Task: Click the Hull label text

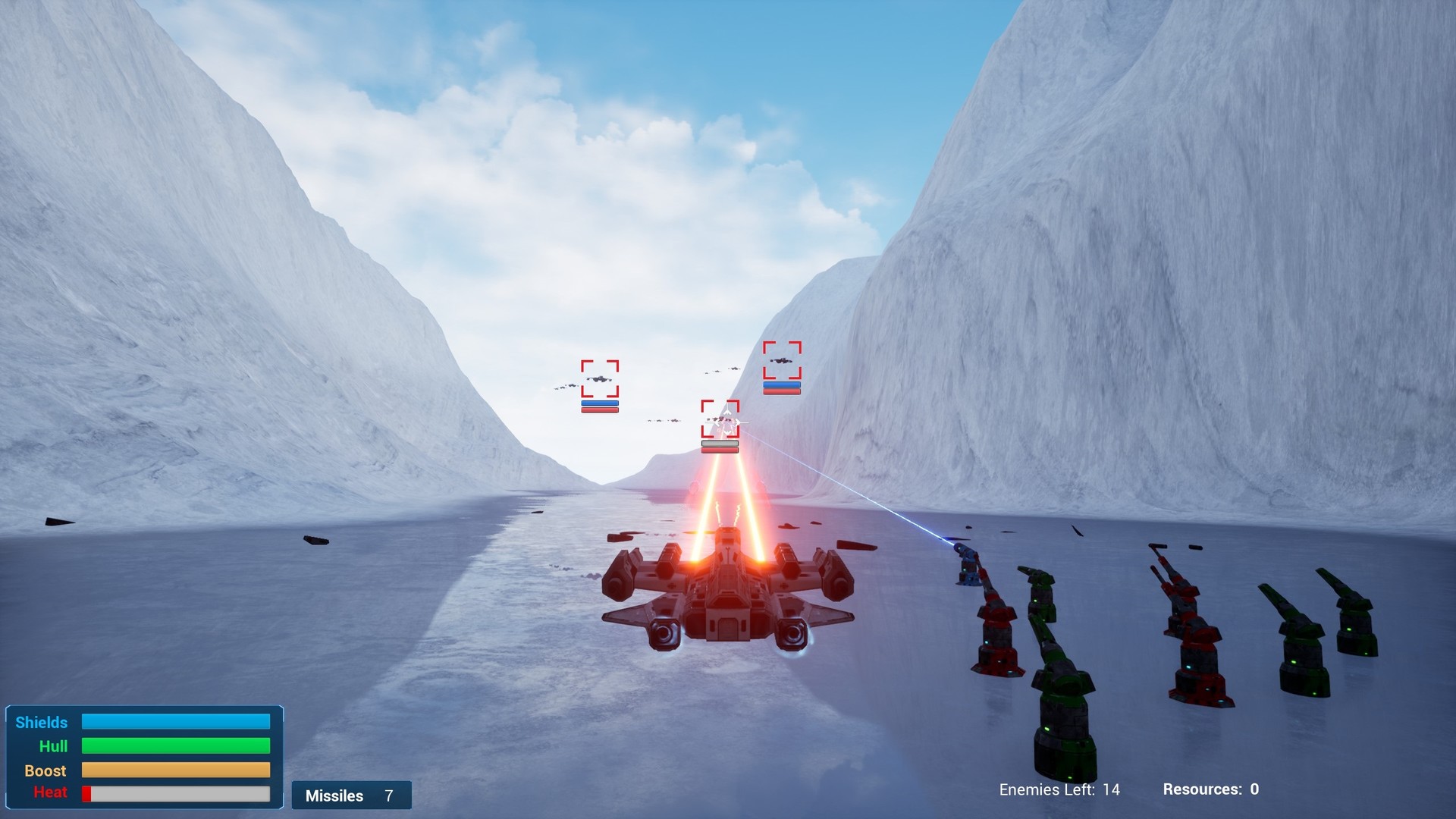Action: coord(55,746)
